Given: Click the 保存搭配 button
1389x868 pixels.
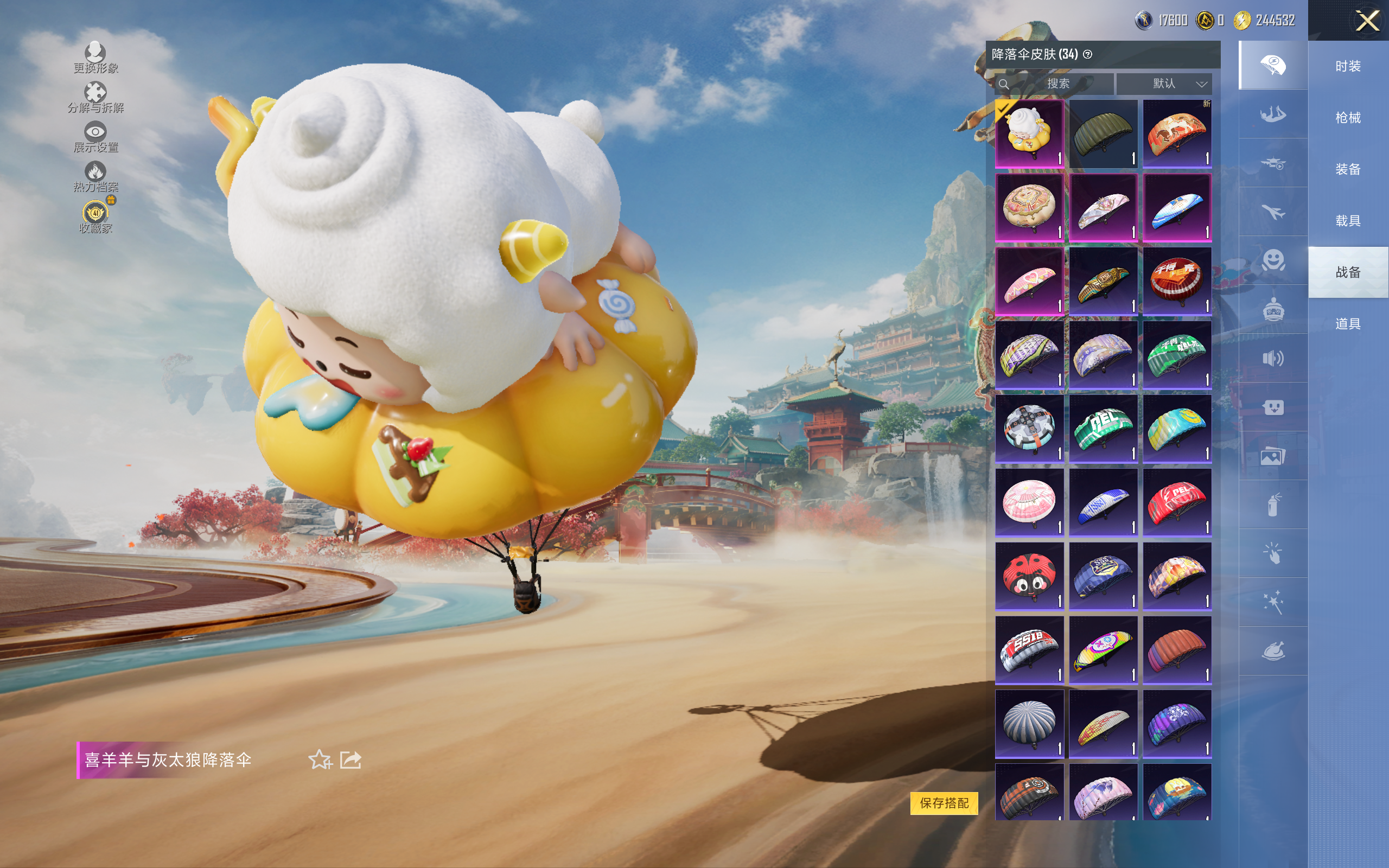Looking at the screenshot, I should click(944, 802).
